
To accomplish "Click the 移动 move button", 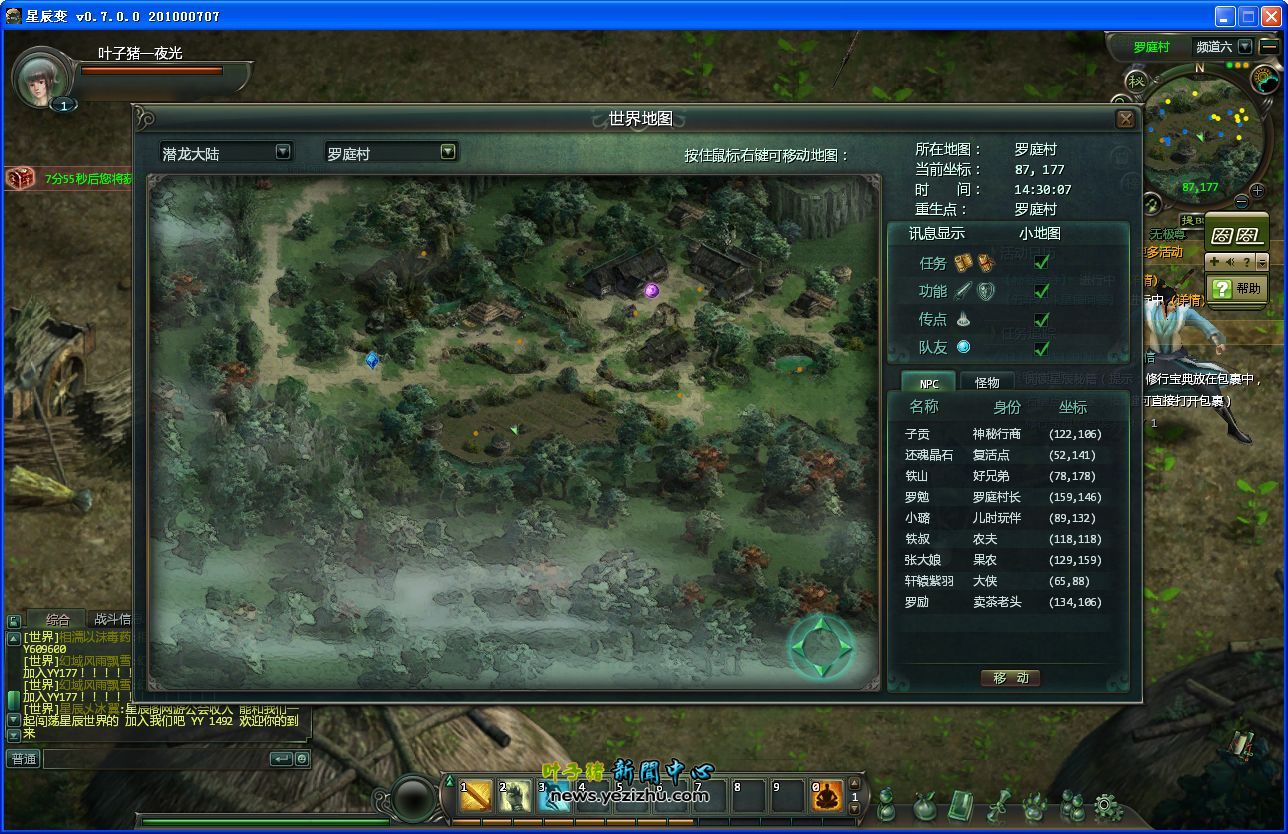I will pyautogui.click(x=1010, y=678).
